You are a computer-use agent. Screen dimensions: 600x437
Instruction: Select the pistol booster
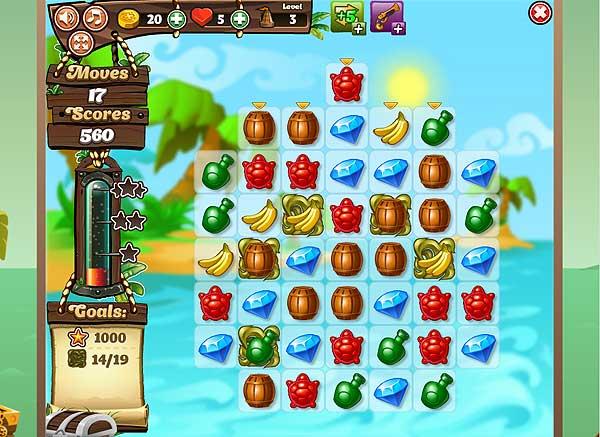(387, 17)
